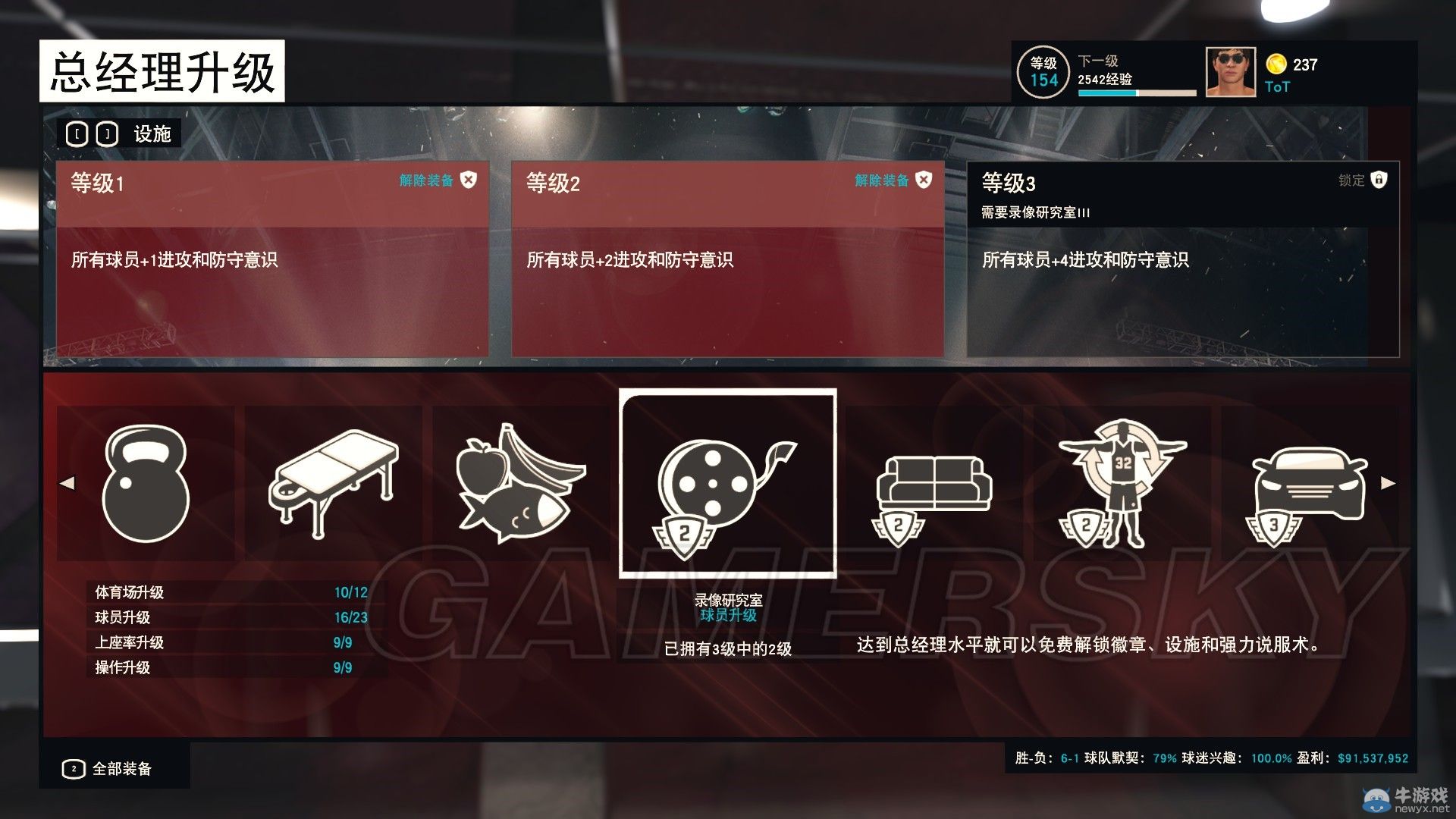
Task: Click the player avatar portrait labeled ToT
Action: click(1229, 74)
